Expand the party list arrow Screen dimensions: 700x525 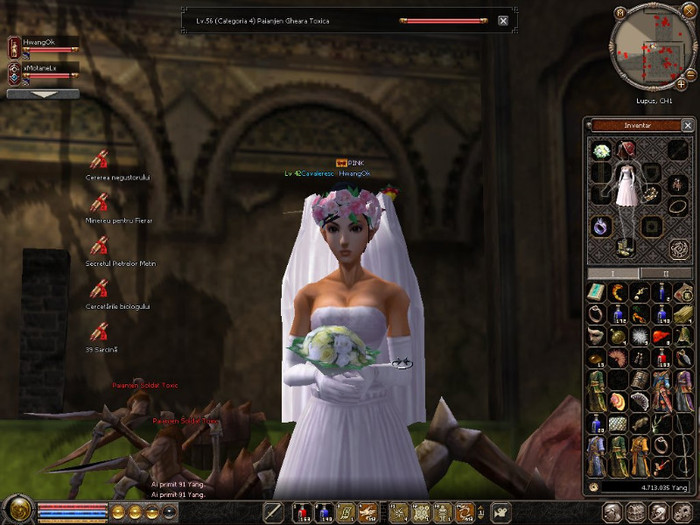42,94
